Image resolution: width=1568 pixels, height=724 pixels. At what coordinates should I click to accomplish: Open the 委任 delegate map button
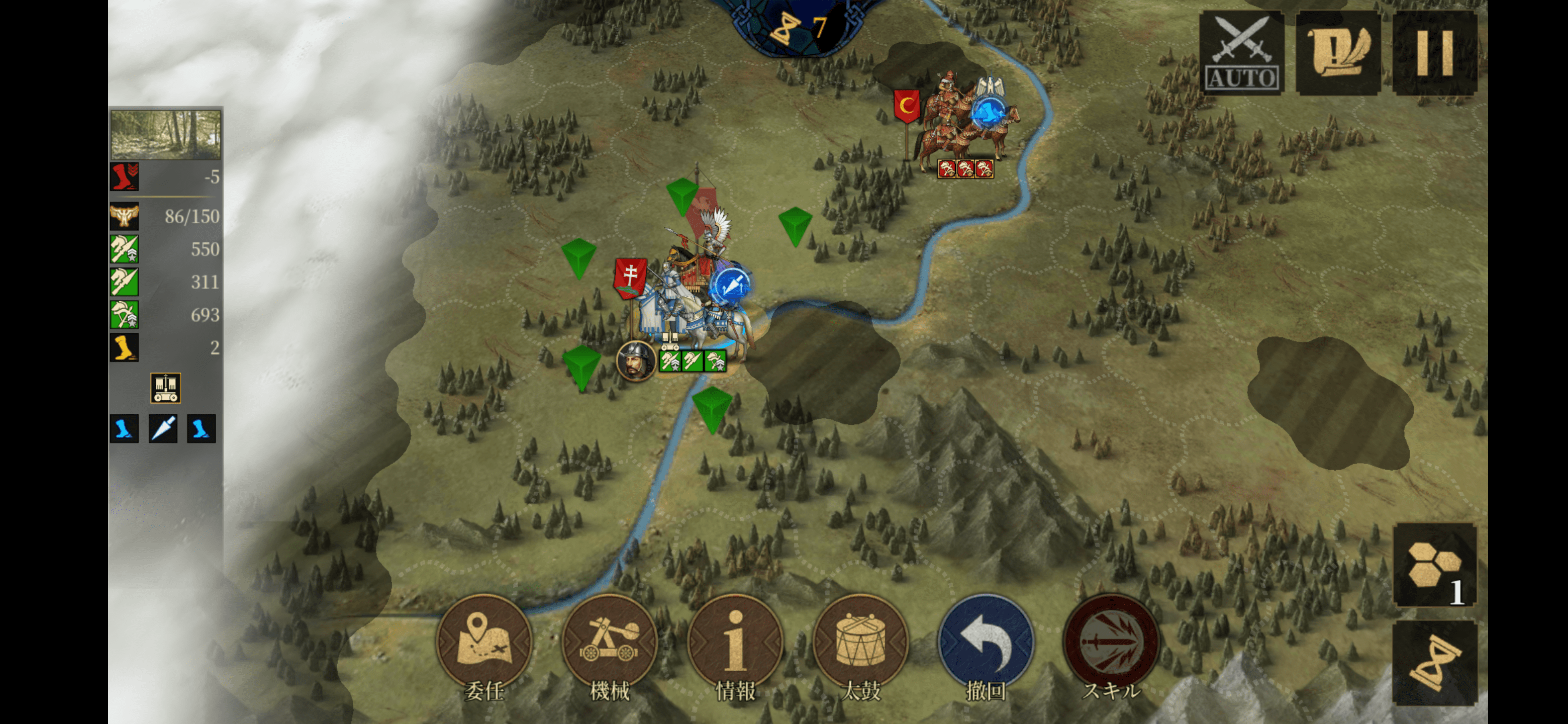pos(484,643)
